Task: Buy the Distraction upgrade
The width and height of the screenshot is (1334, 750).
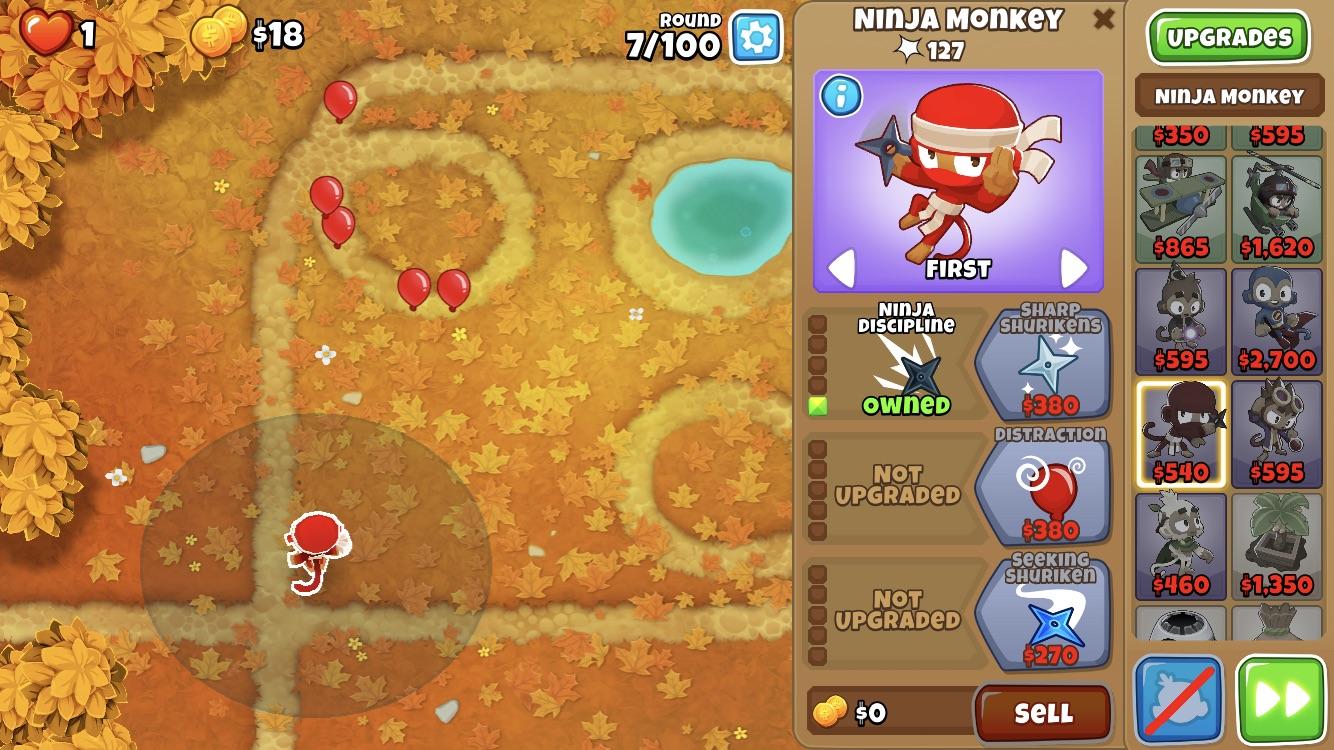Action: [x=1047, y=490]
